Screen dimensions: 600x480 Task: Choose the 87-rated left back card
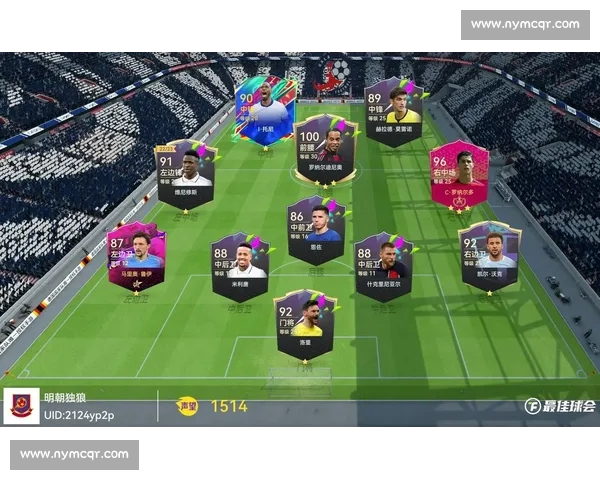136,257
